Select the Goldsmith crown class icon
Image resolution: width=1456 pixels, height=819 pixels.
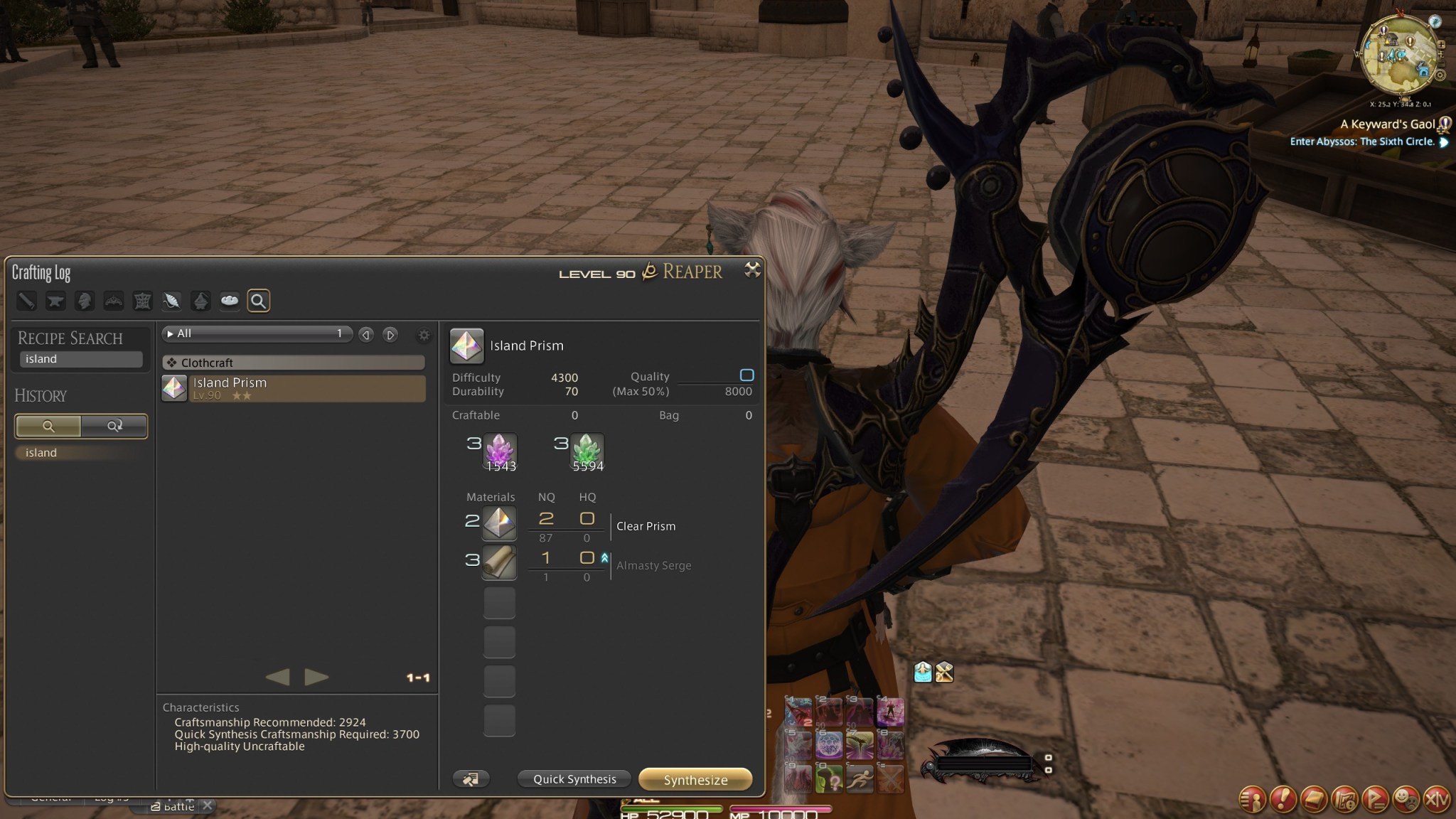(x=114, y=301)
